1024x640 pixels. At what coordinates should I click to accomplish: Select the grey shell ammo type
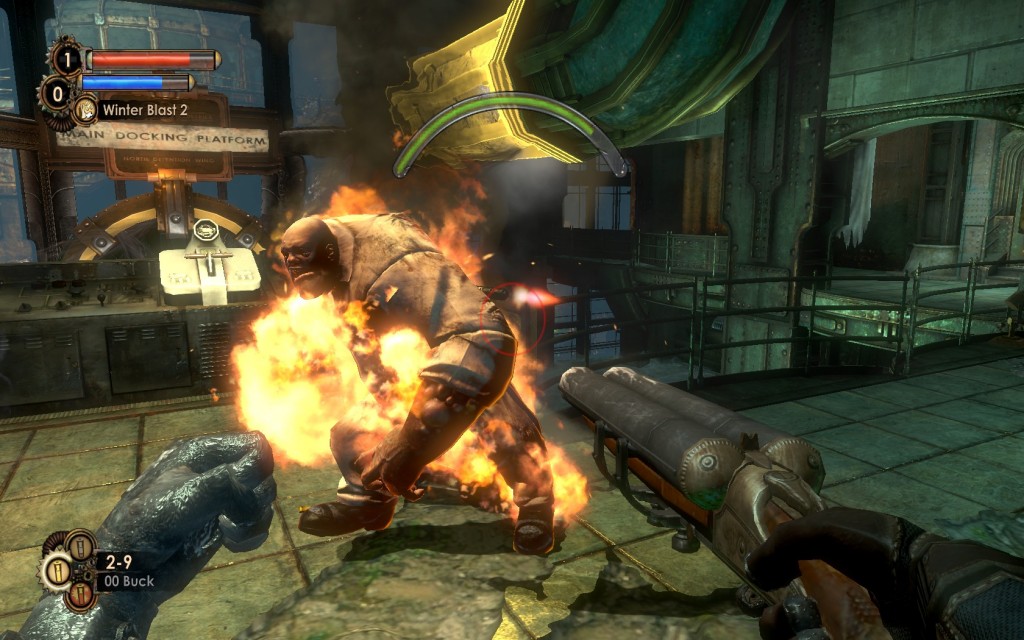(x=80, y=546)
